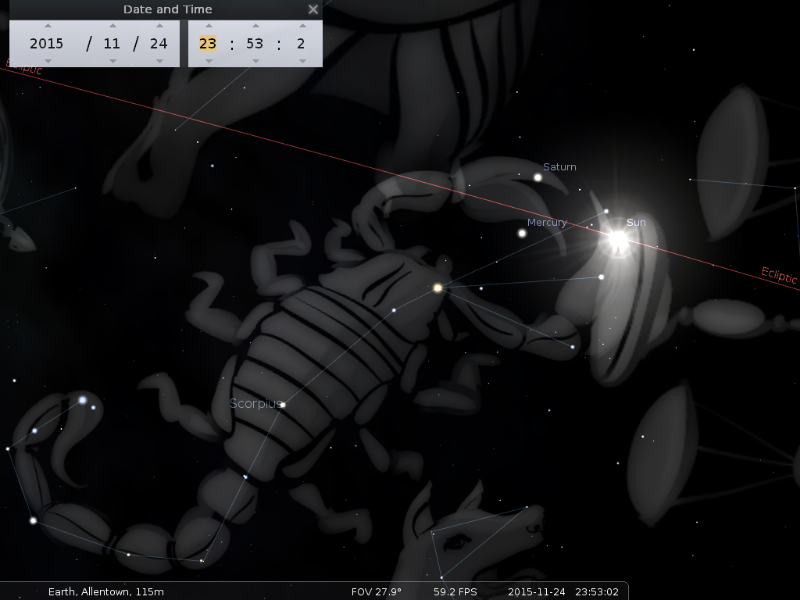800x600 pixels.
Task: Select the month field showing 11
Action: (x=112, y=44)
